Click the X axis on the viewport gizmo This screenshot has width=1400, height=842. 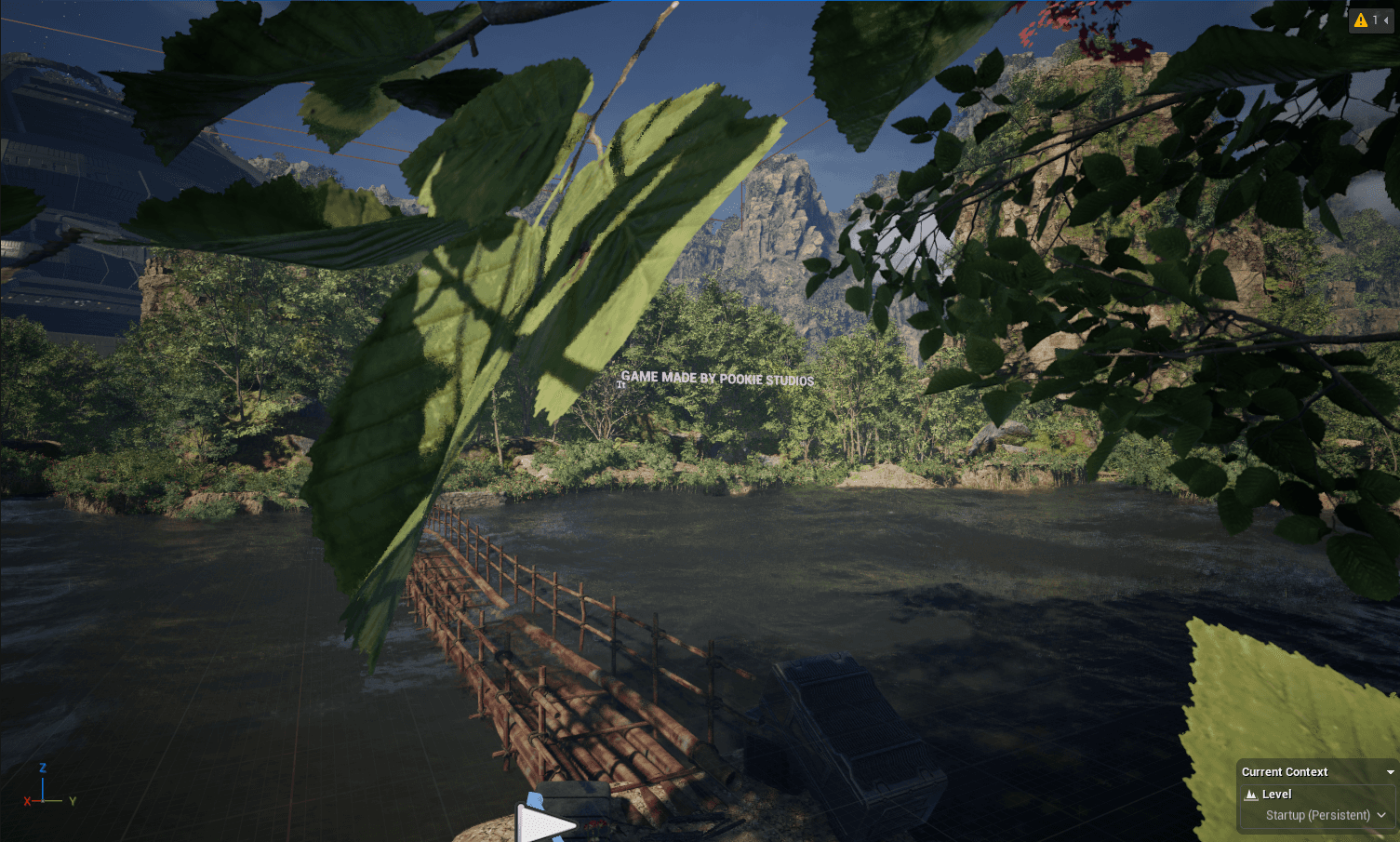pyautogui.click(x=28, y=800)
